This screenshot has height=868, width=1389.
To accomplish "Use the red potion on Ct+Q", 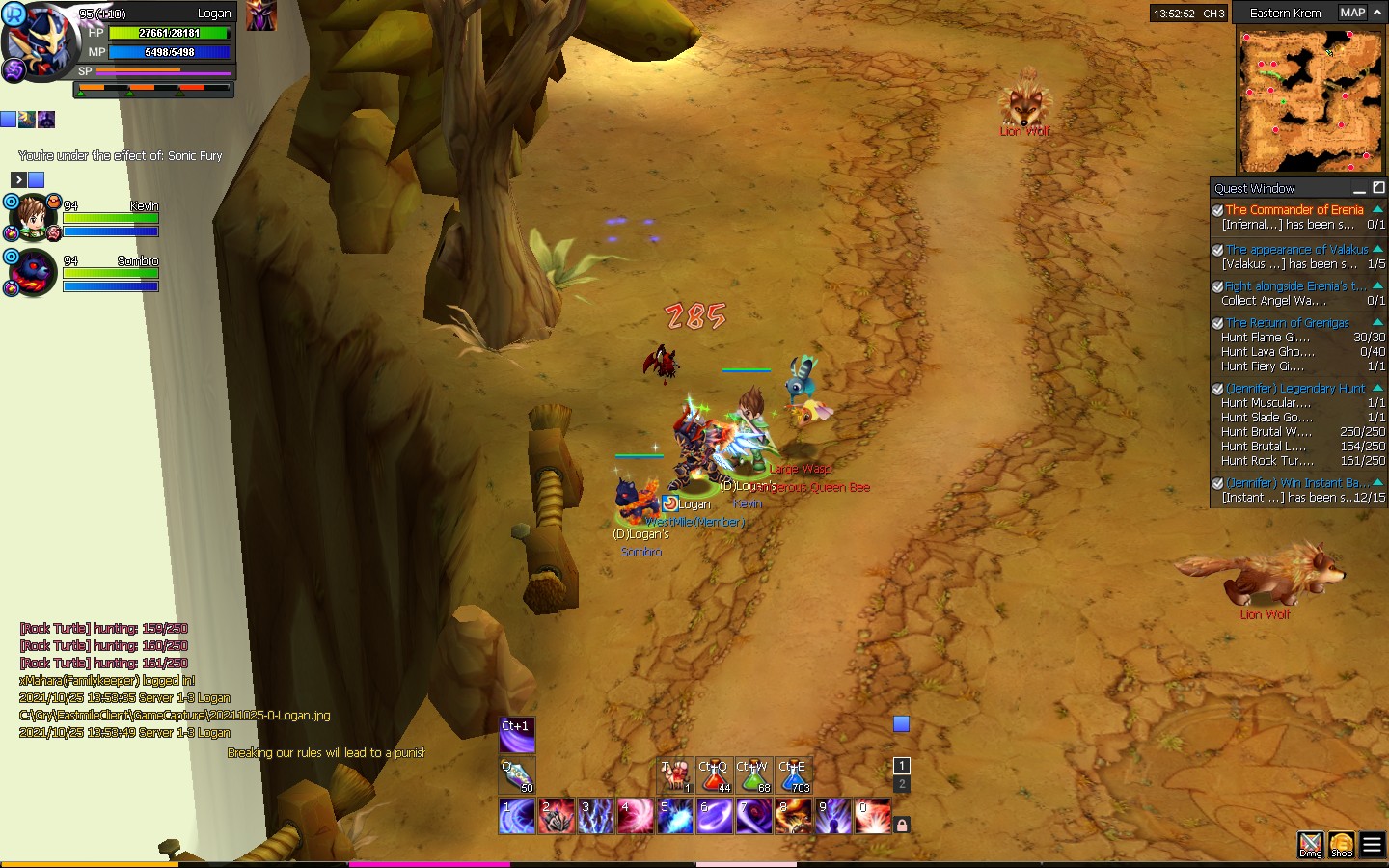I will 714,776.
